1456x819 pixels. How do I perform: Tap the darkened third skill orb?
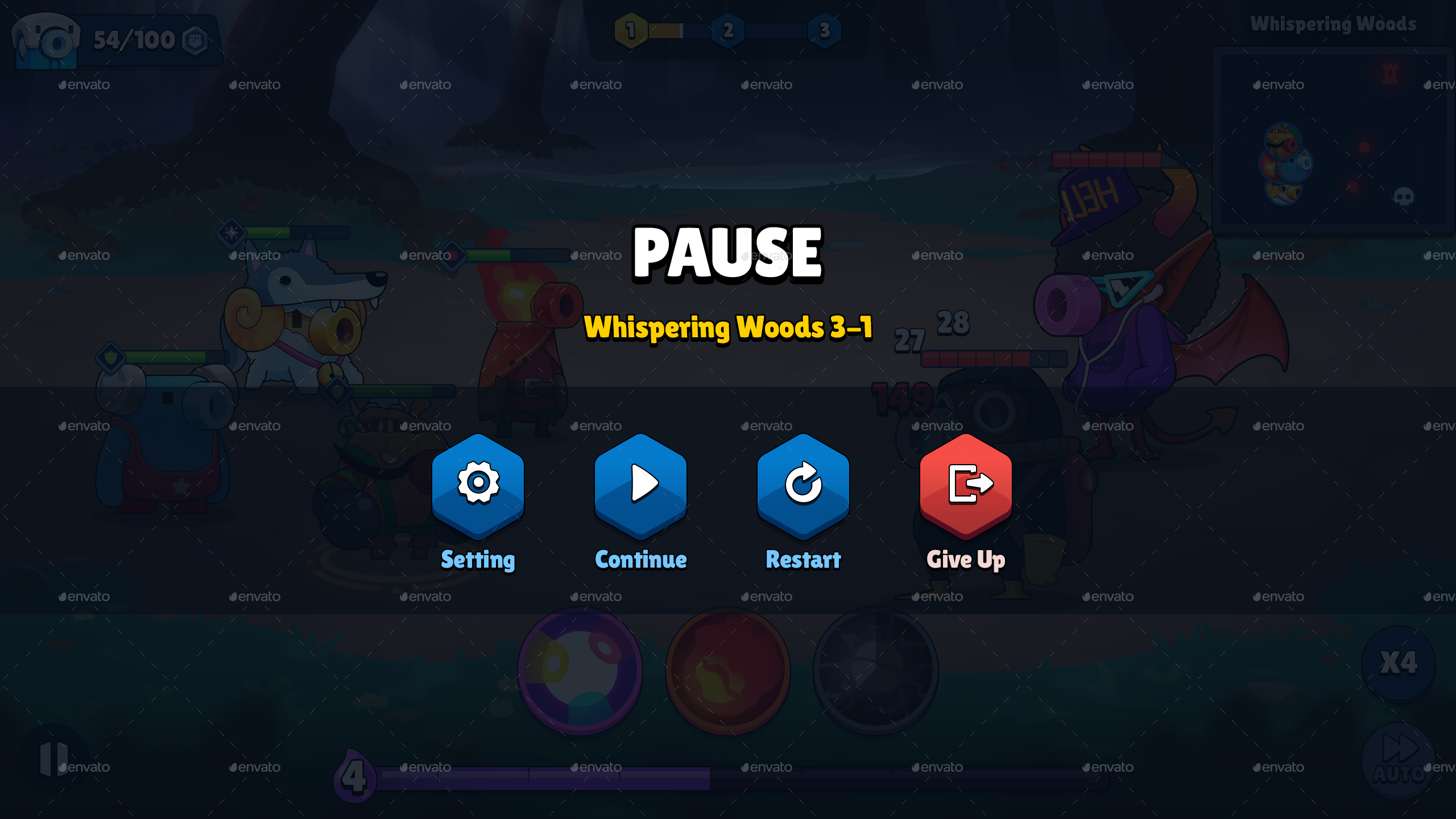[x=876, y=671]
